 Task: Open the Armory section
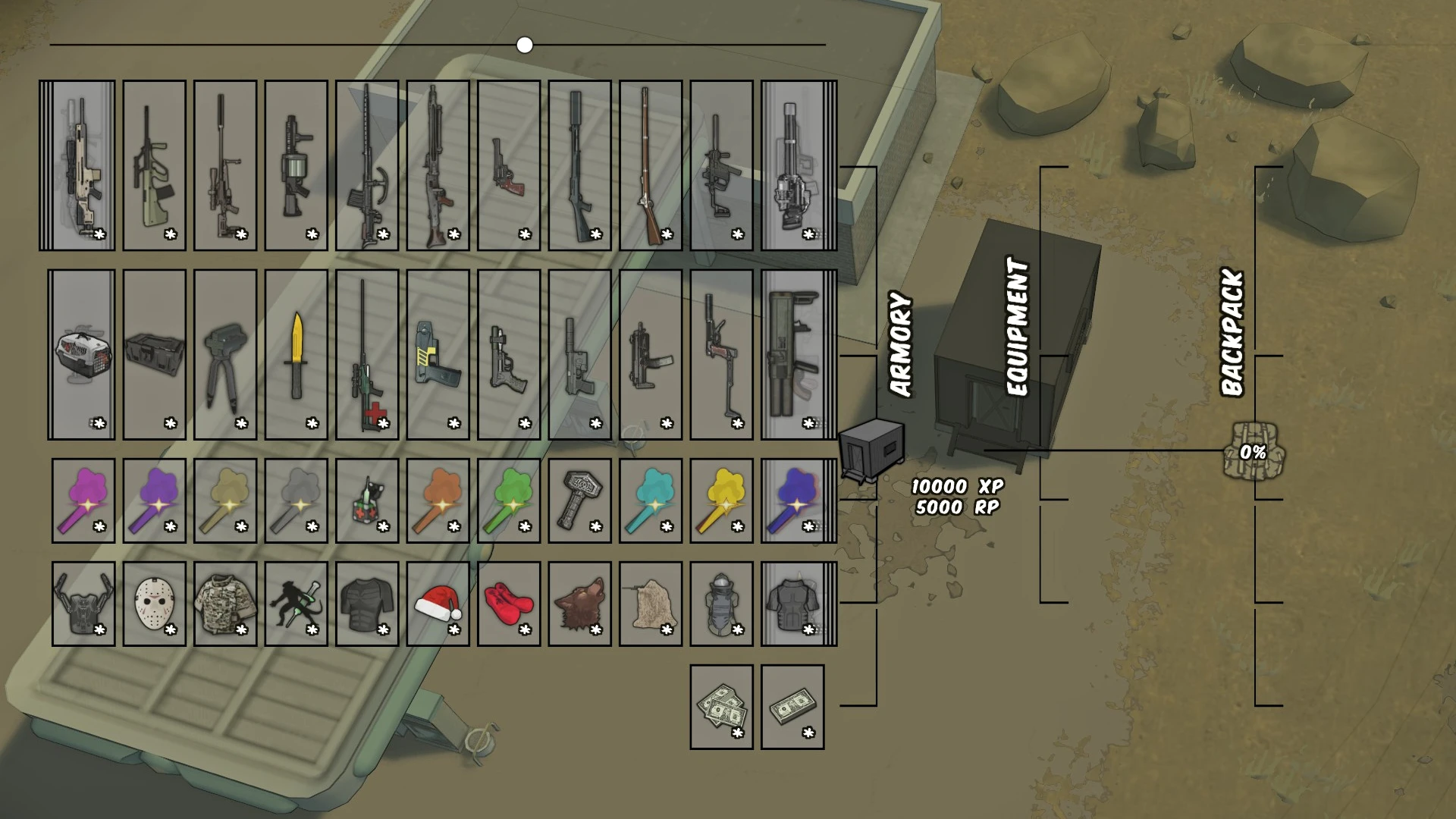(901, 345)
